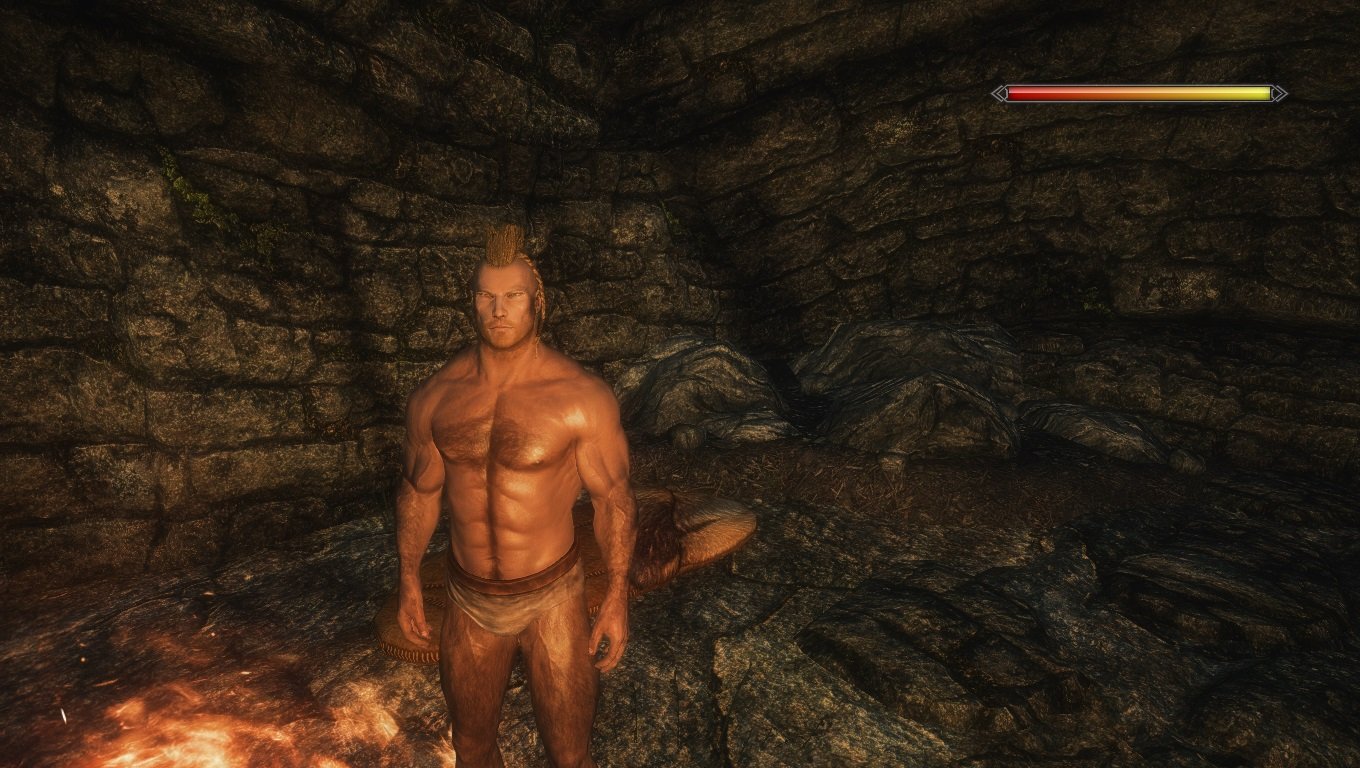Click the left arrow of the slider
1360x768 pixels.
pyautogui.click(x=999, y=93)
